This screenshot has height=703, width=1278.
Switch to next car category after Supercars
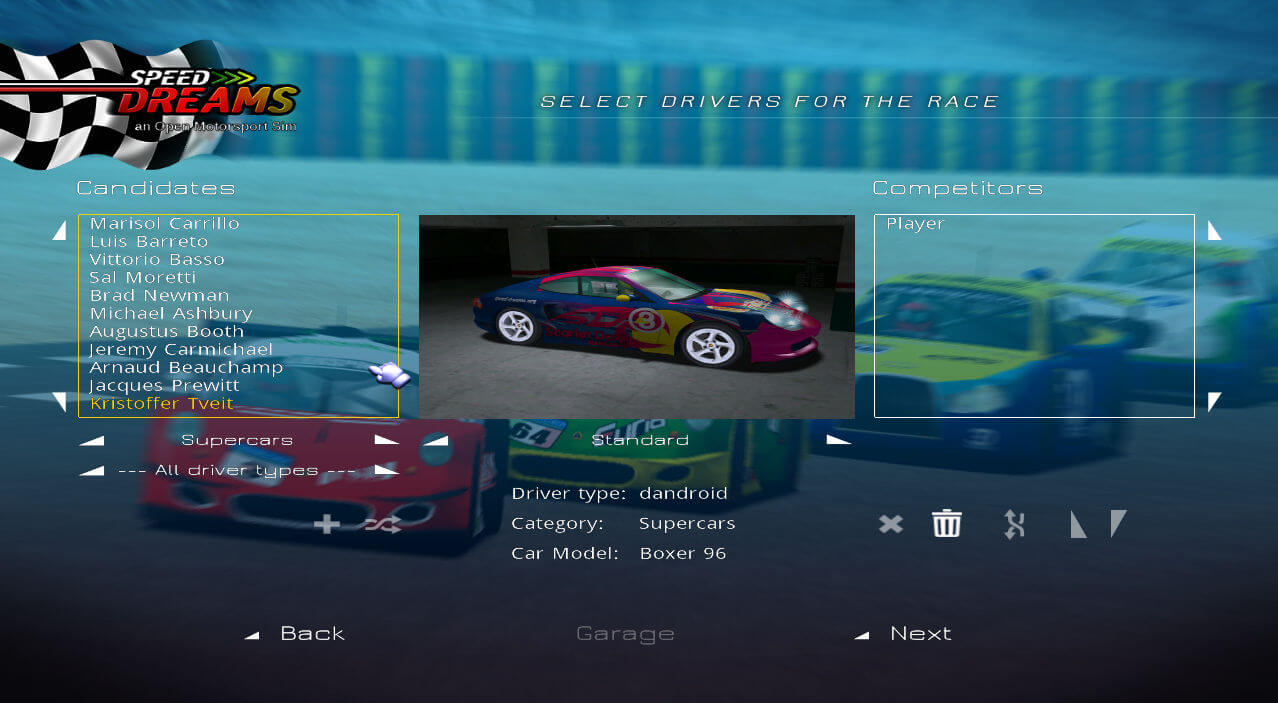click(386, 440)
